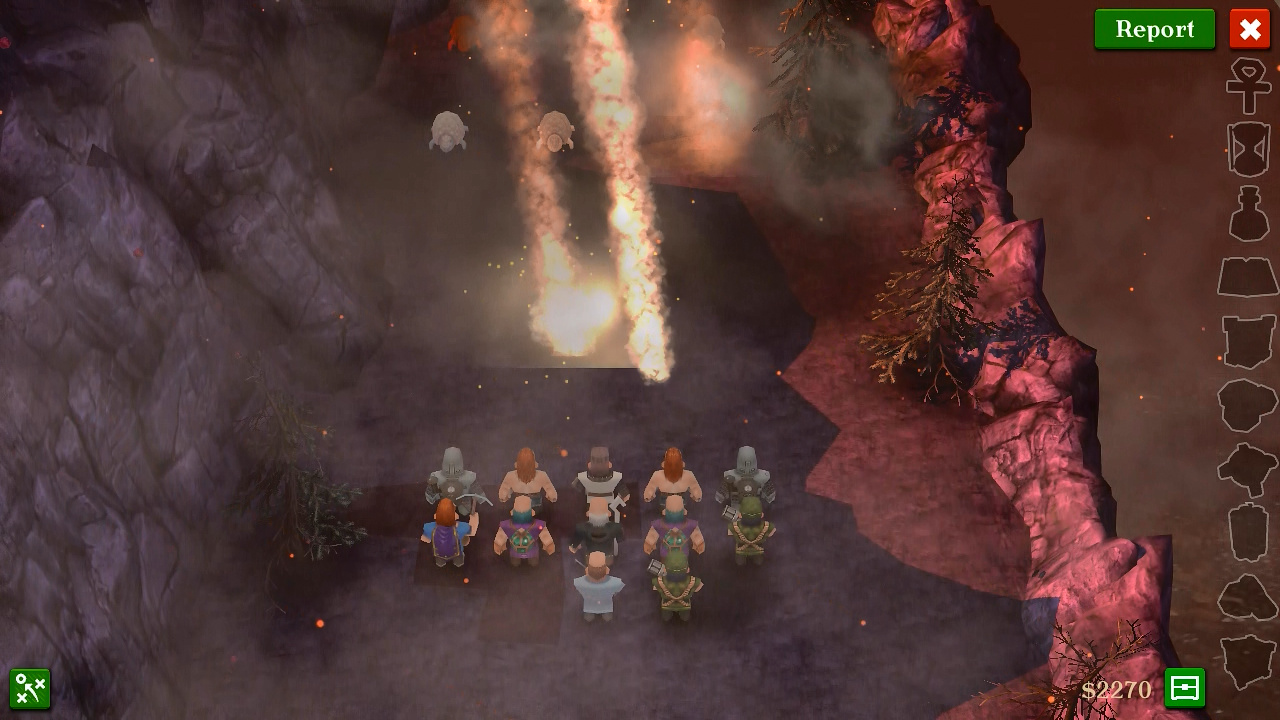Click the Report button
Viewport: 1280px width, 720px height.
[x=1154, y=29]
